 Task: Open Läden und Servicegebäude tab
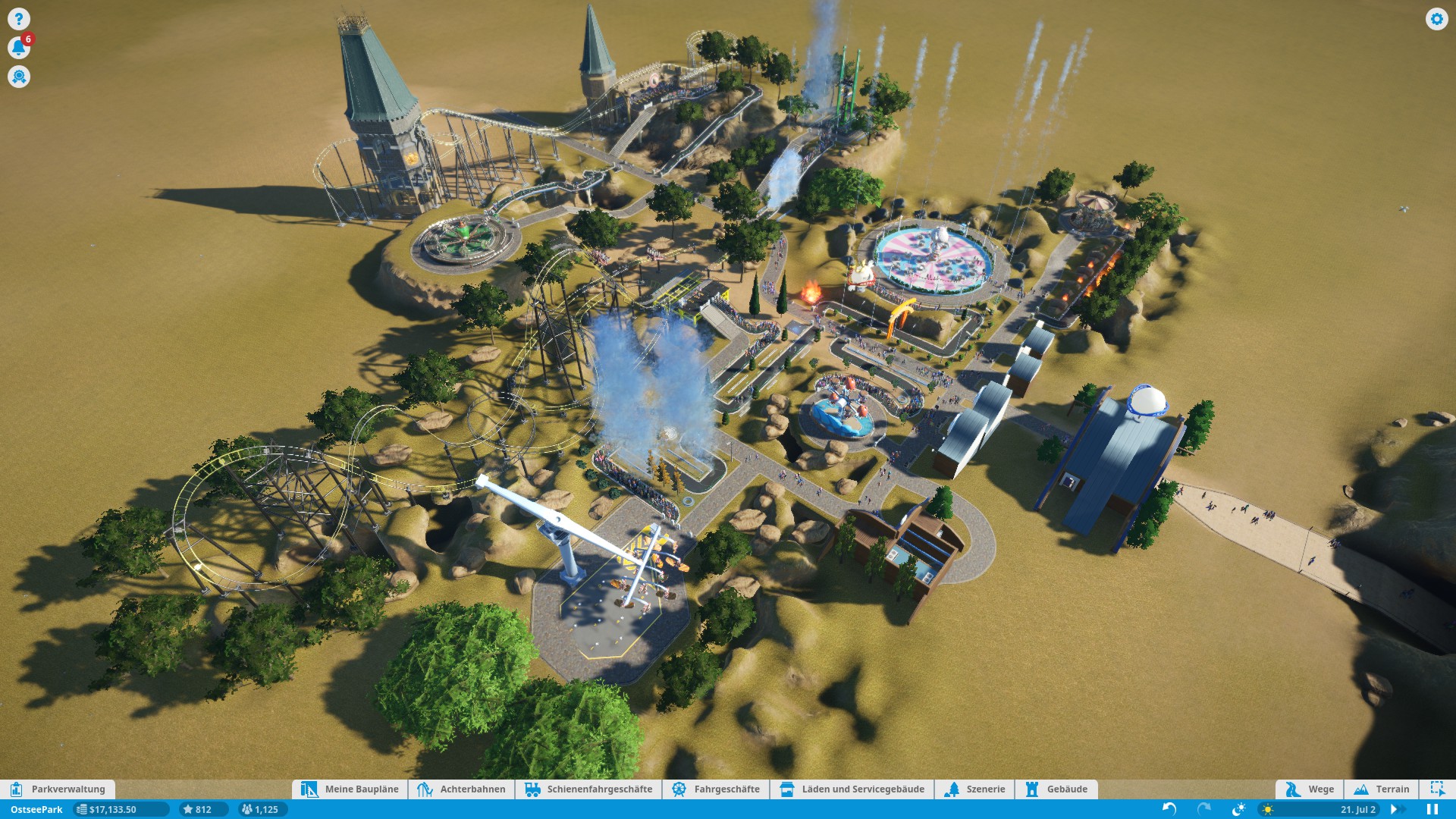coord(852,789)
